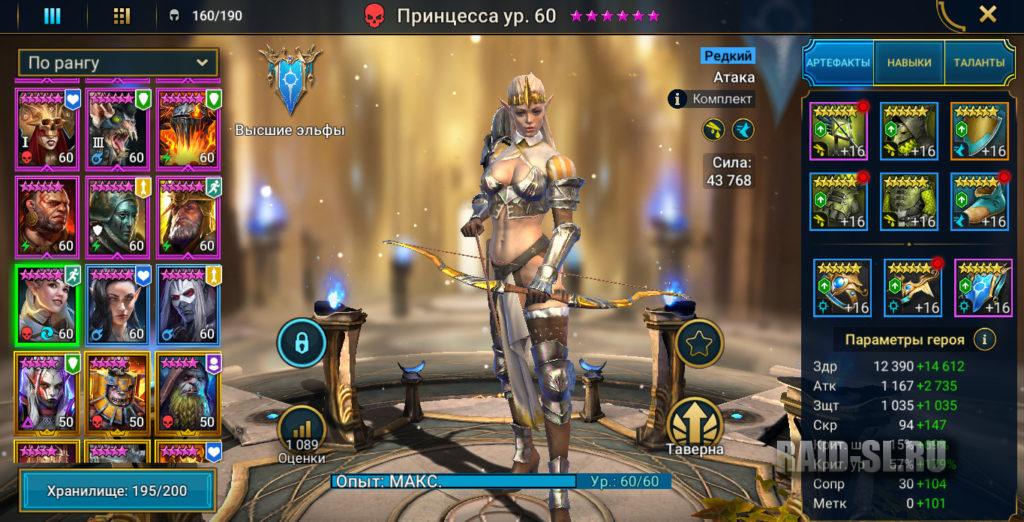This screenshot has width=1024, height=522.
Task: Open Параметры героя info icon
Action: point(986,339)
